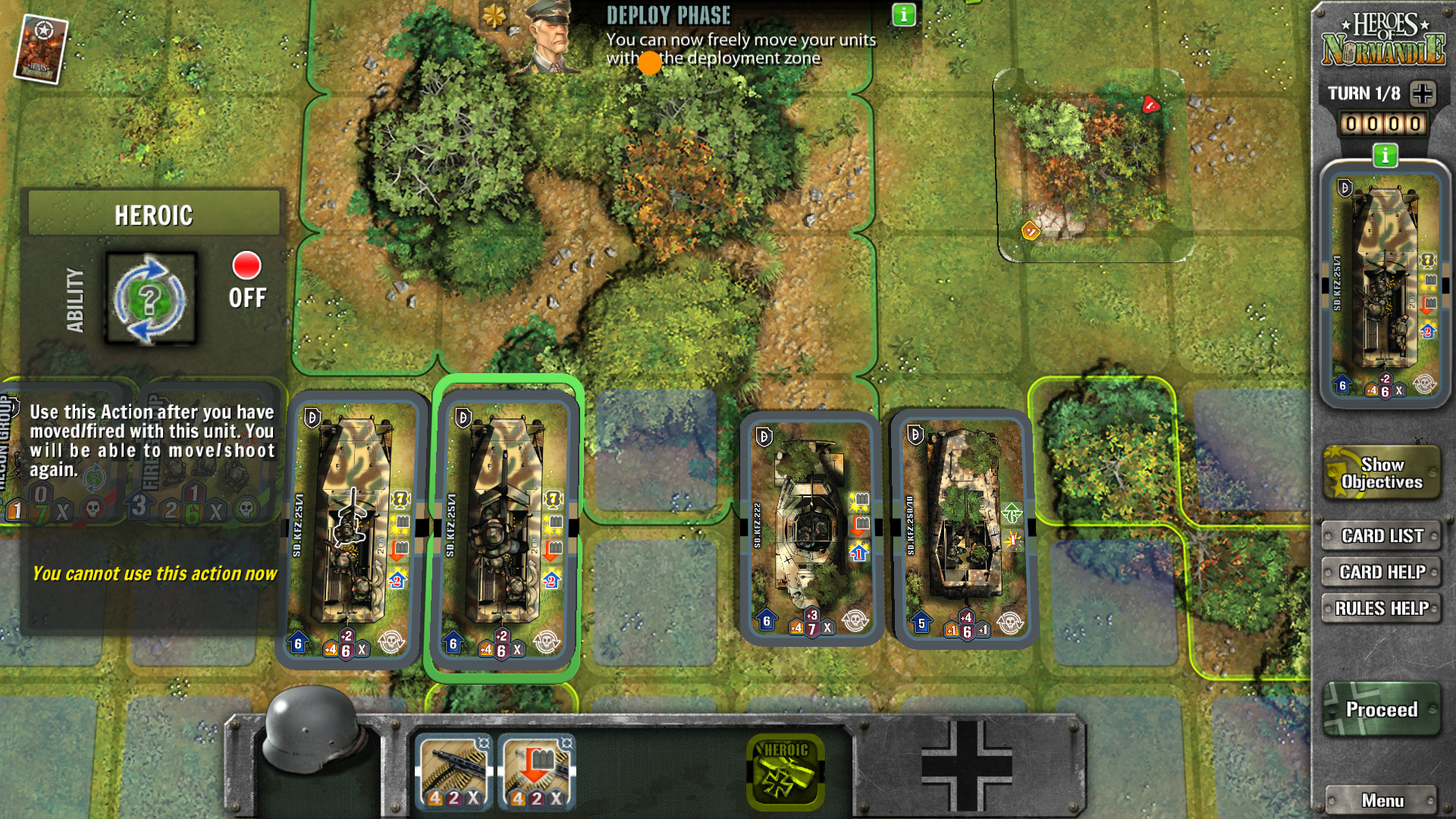View the selected unit preview card
The width and height of the screenshot is (1456, 819).
click(1384, 284)
